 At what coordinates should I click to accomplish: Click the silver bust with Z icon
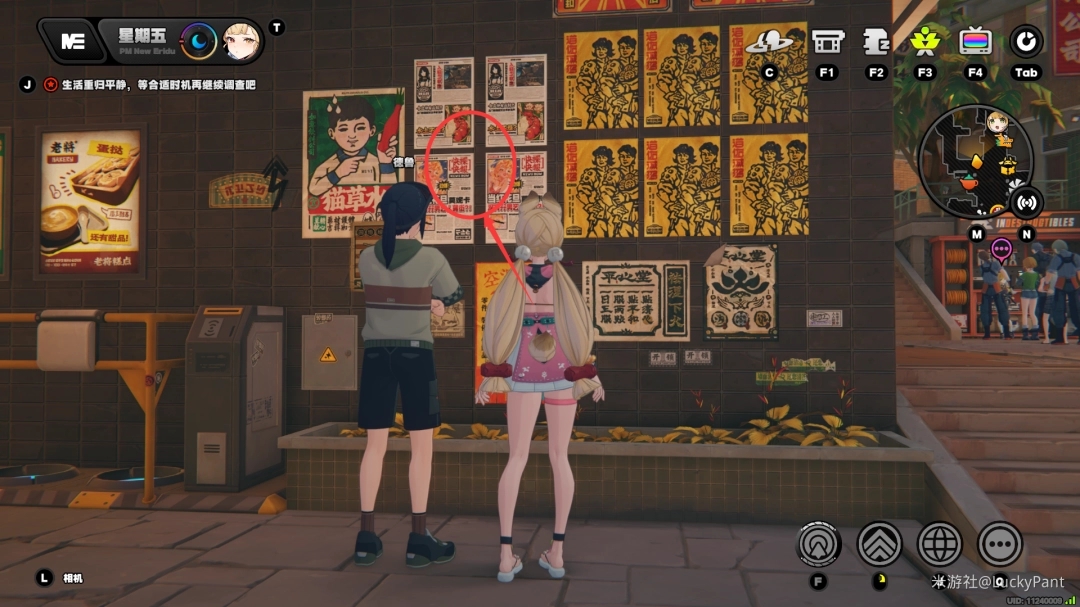tap(876, 42)
